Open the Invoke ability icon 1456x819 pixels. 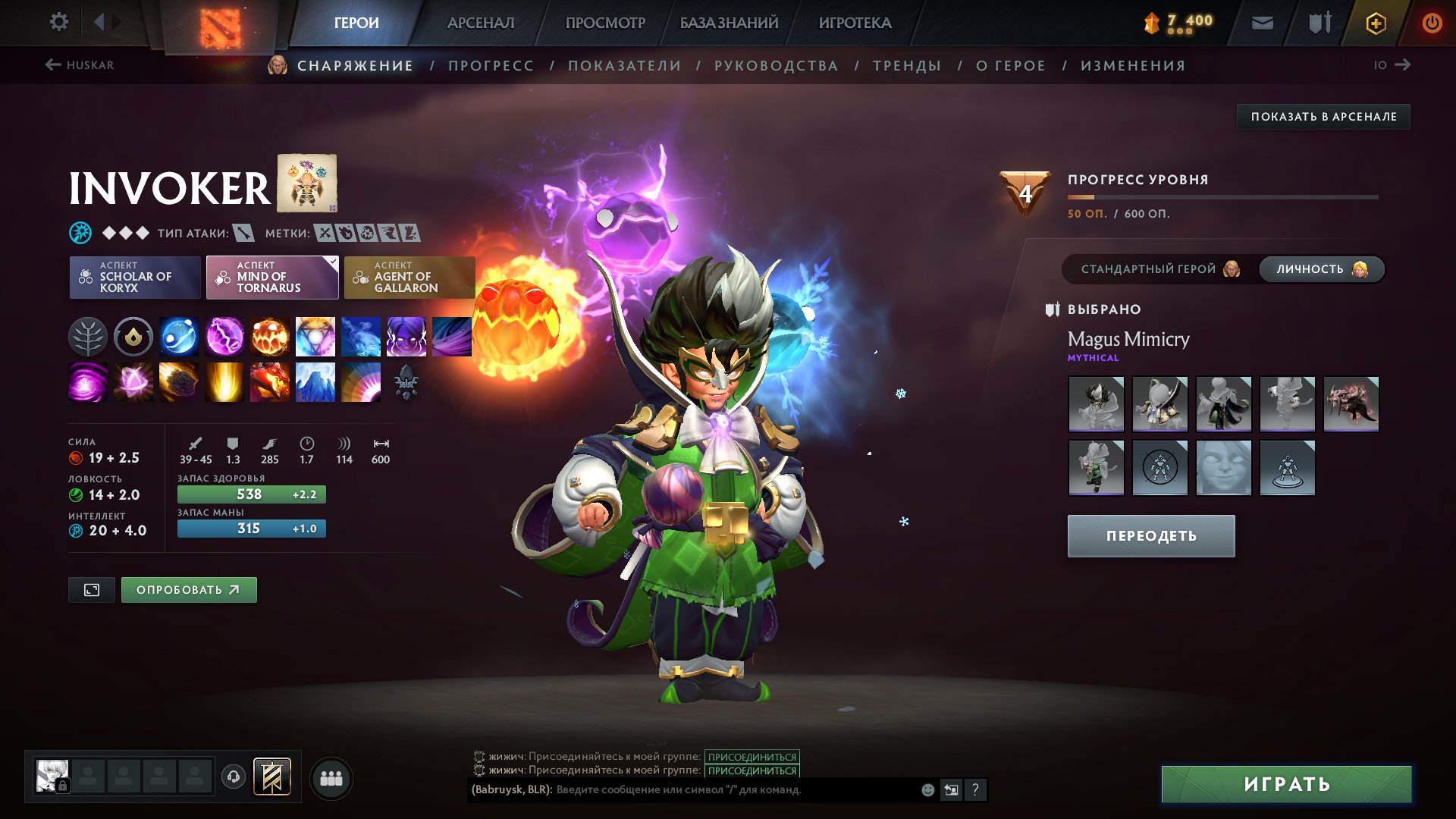pyautogui.click(x=315, y=337)
